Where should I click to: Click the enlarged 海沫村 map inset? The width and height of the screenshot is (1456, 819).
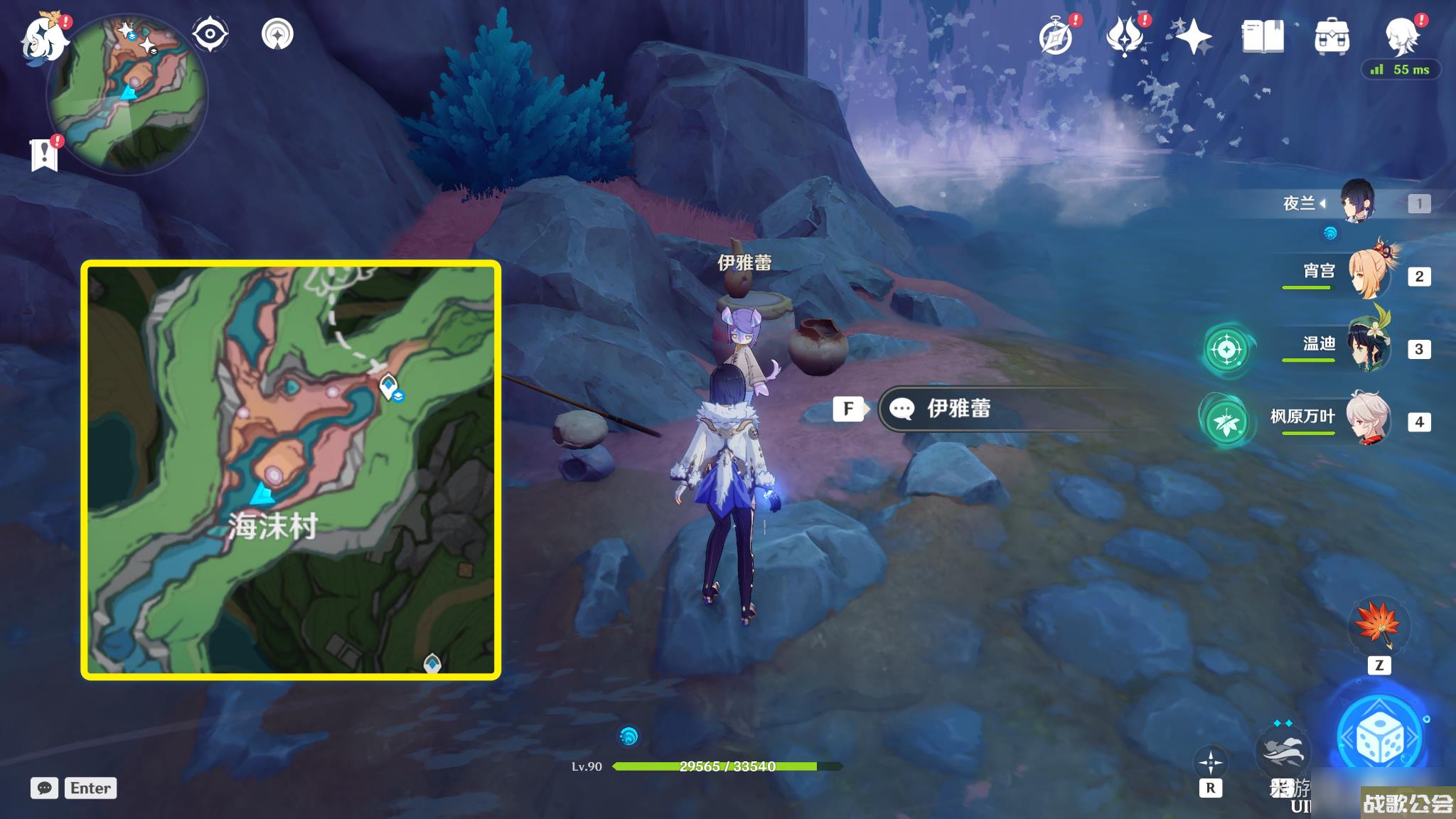(x=291, y=470)
